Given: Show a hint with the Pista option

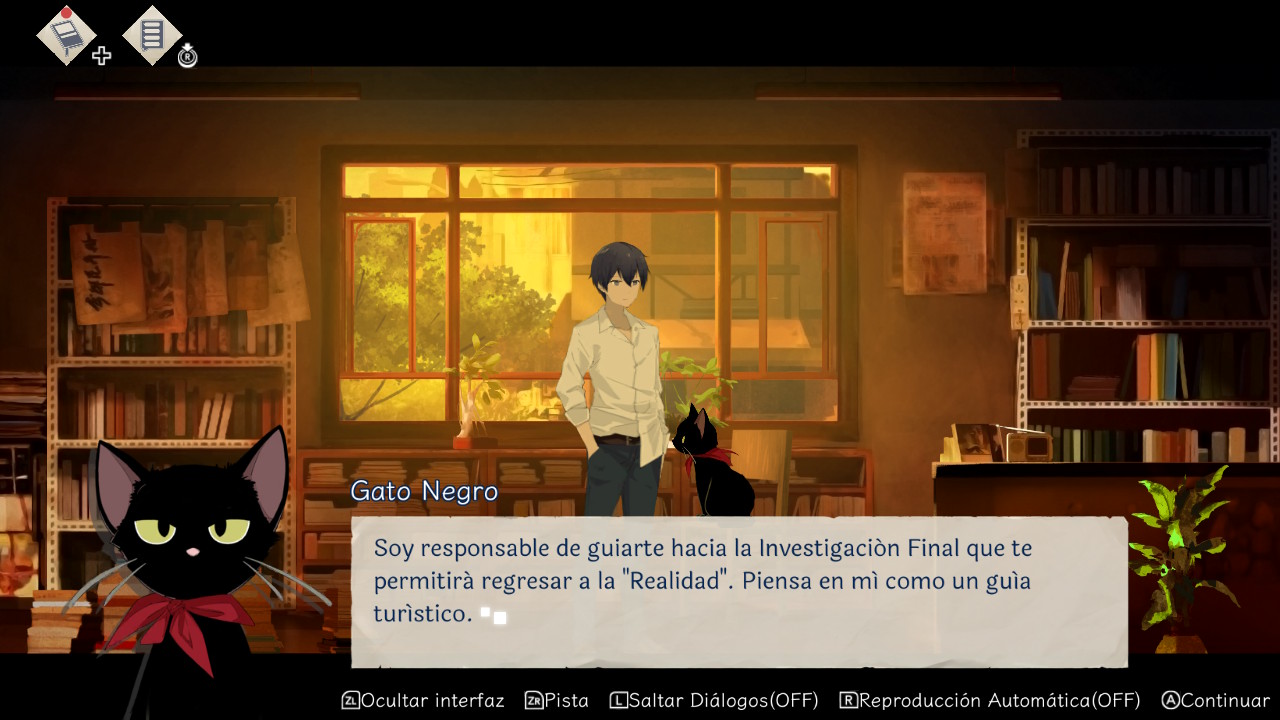Looking at the screenshot, I should (557, 701).
